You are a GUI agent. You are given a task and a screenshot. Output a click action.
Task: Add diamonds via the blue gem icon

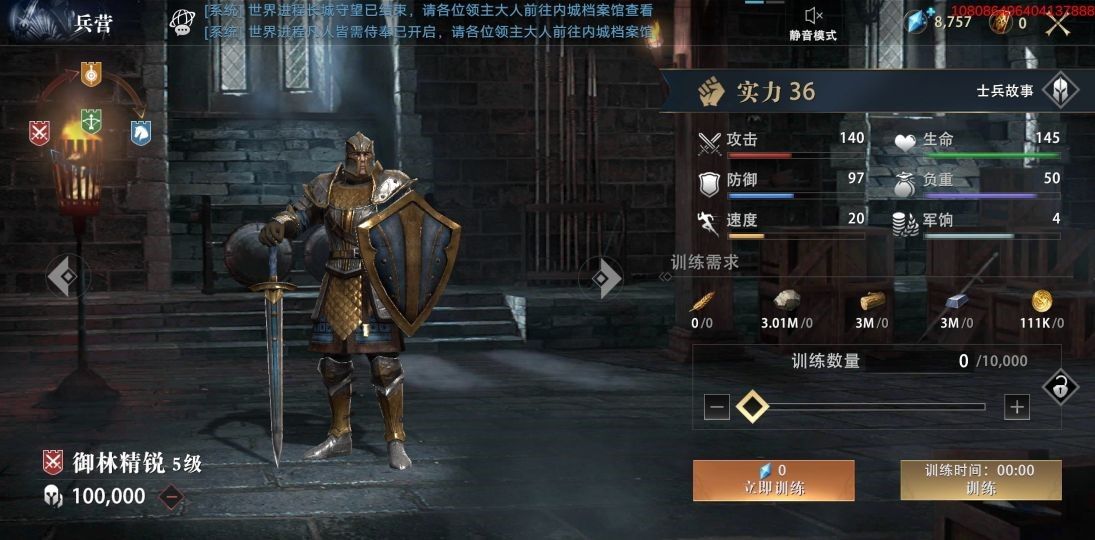coord(921,21)
